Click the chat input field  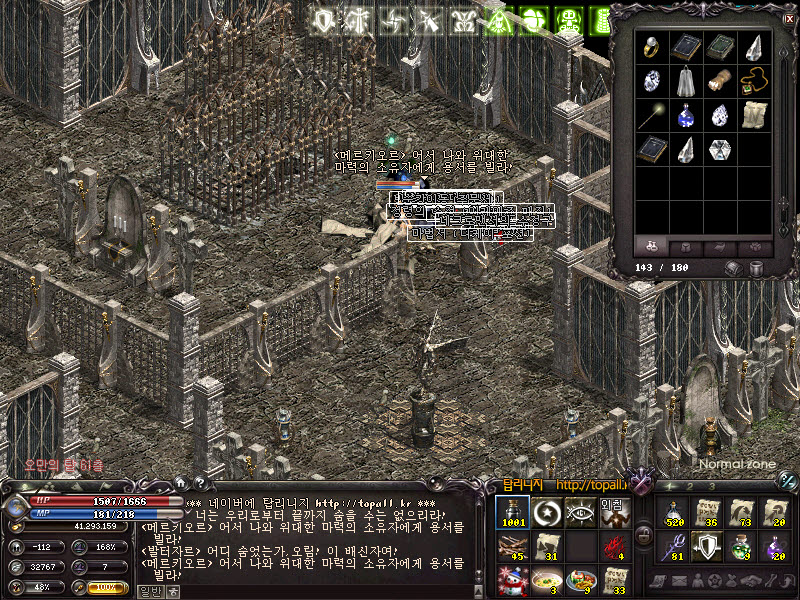coord(320,591)
